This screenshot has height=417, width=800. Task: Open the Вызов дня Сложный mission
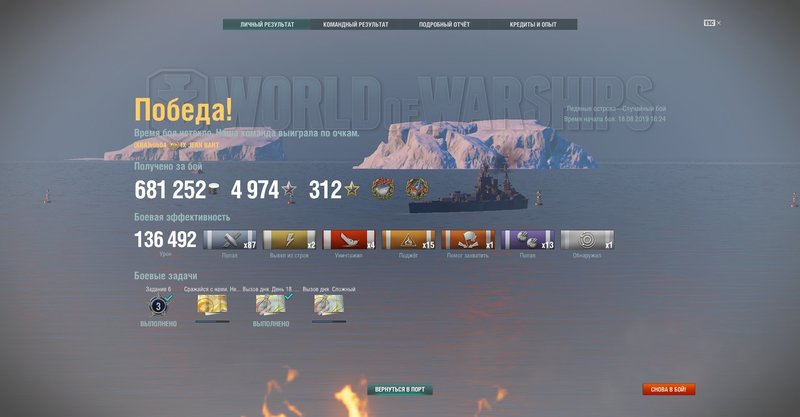coord(329,305)
